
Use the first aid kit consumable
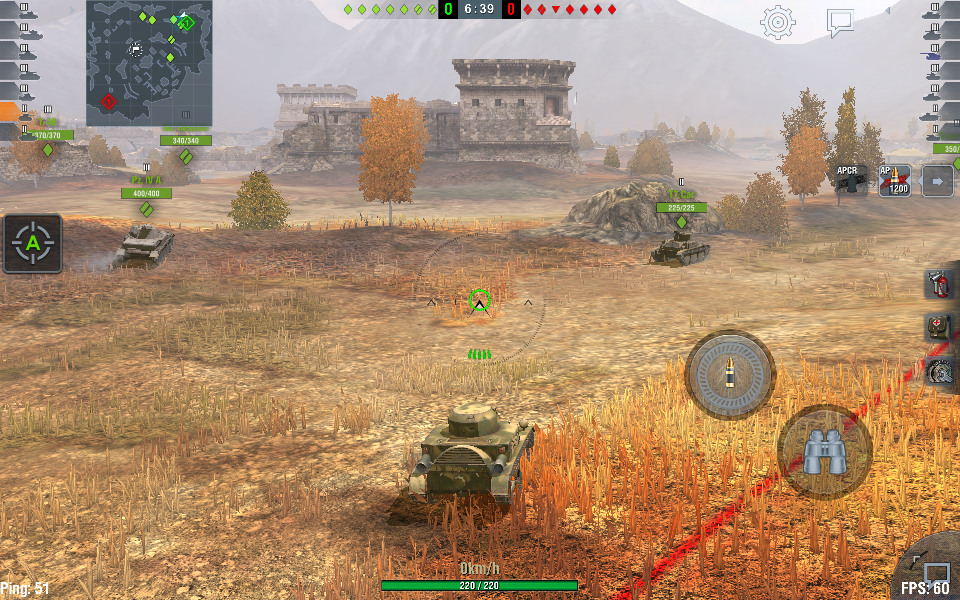pyautogui.click(x=939, y=327)
